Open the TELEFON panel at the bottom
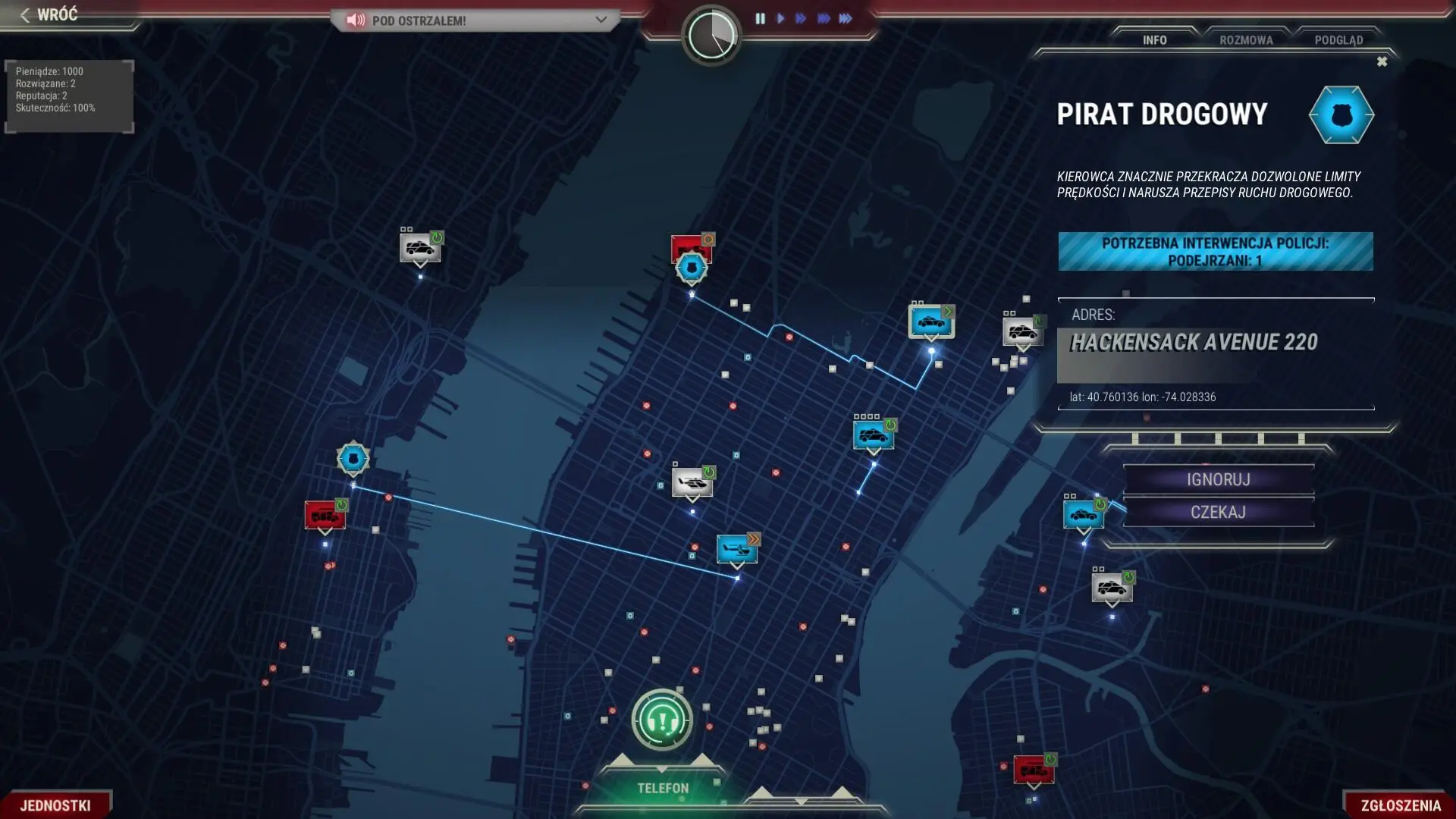Screen dimensions: 1456x819 (x=661, y=788)
